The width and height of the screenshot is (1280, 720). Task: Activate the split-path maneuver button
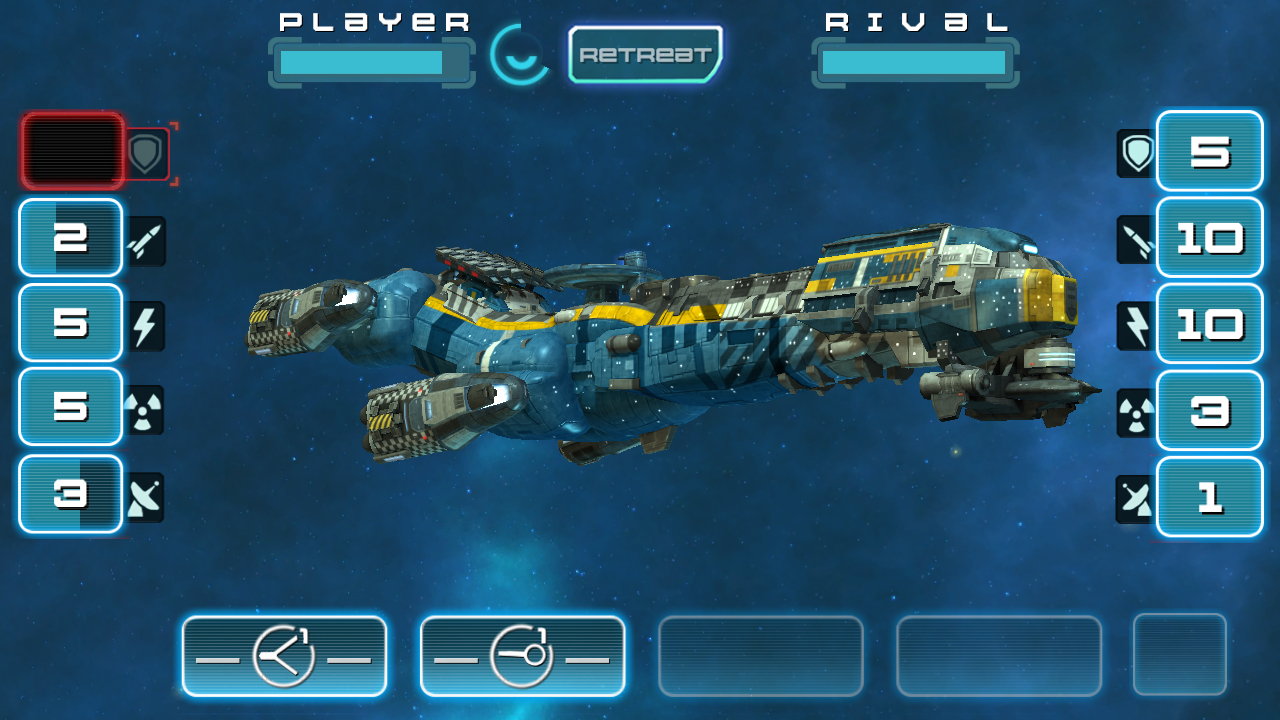click(284, 656)
